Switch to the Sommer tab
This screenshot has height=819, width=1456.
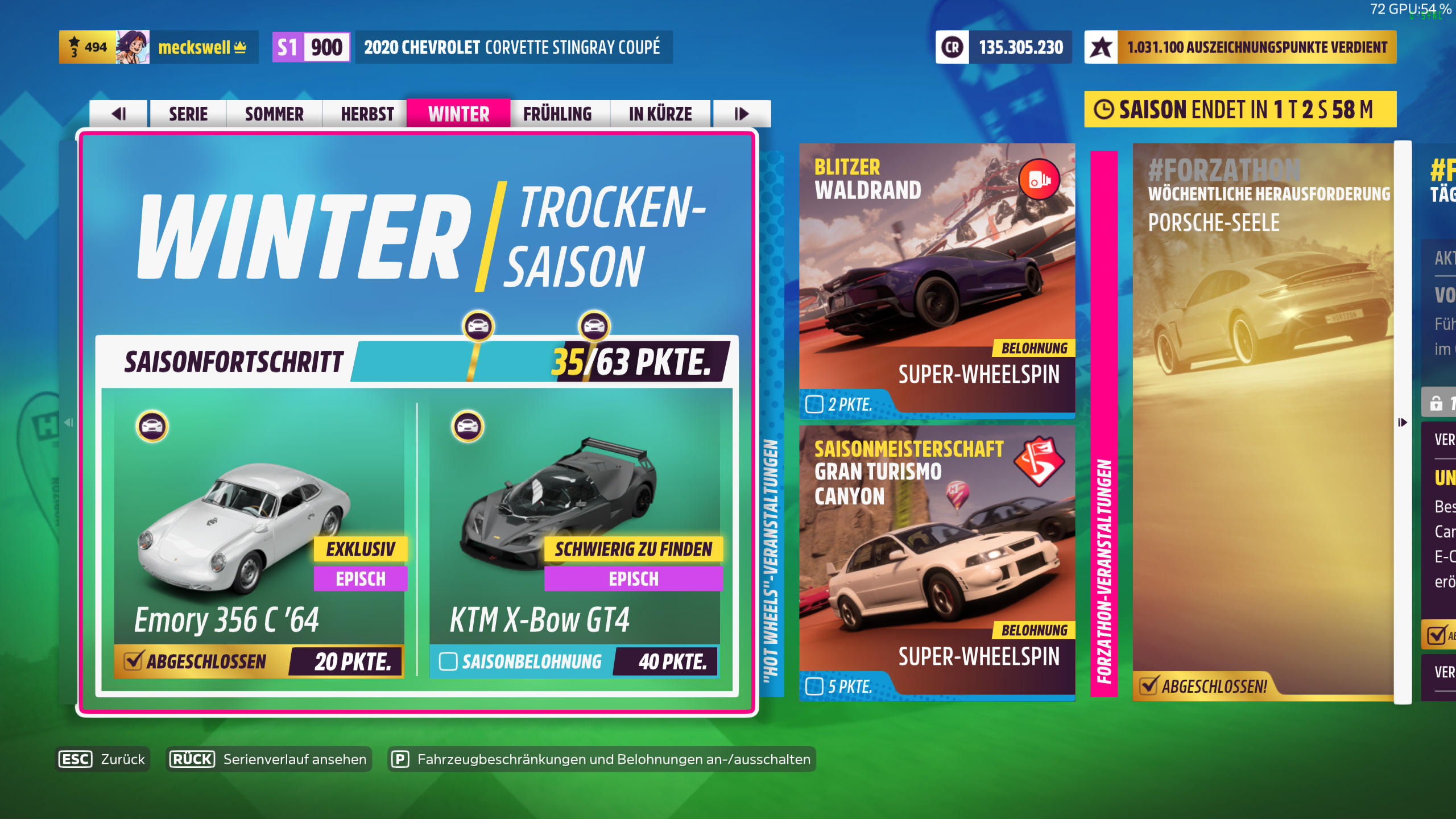pyautogui.click(x=274, y=114)
